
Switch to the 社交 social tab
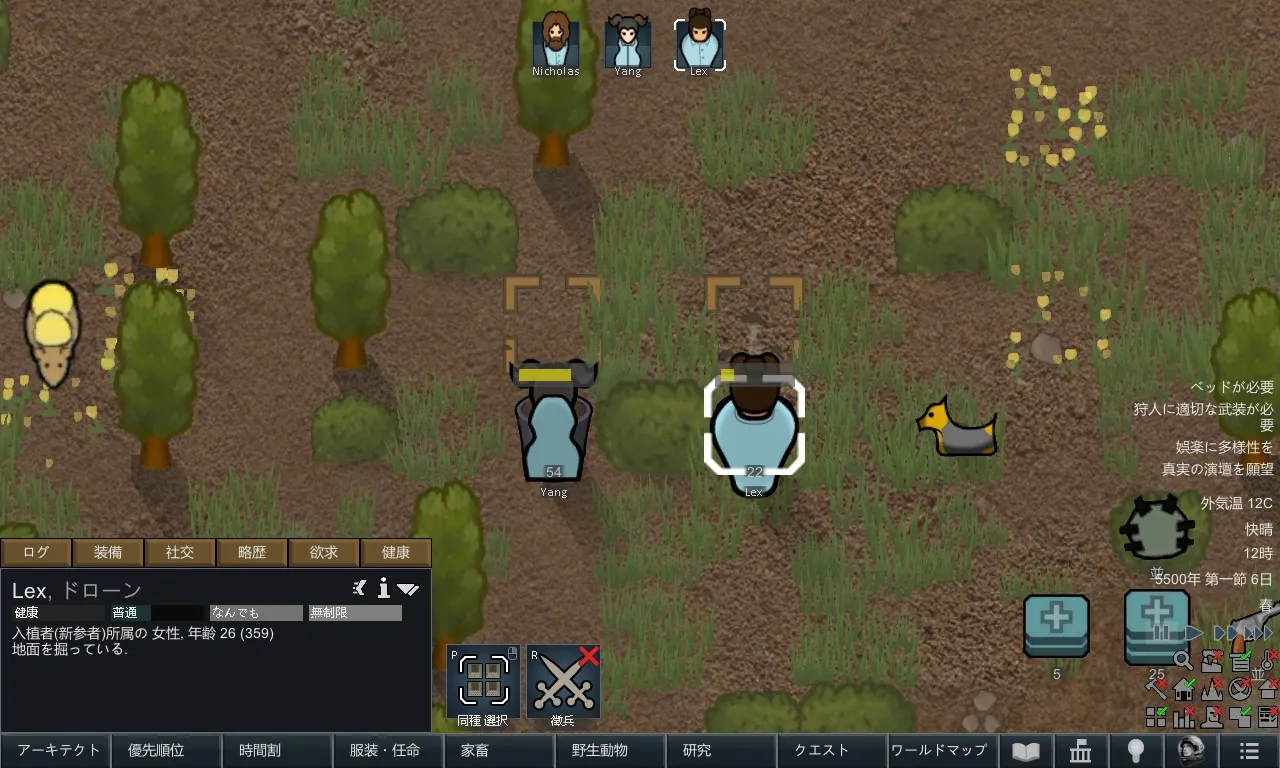(x=180, y=552)
